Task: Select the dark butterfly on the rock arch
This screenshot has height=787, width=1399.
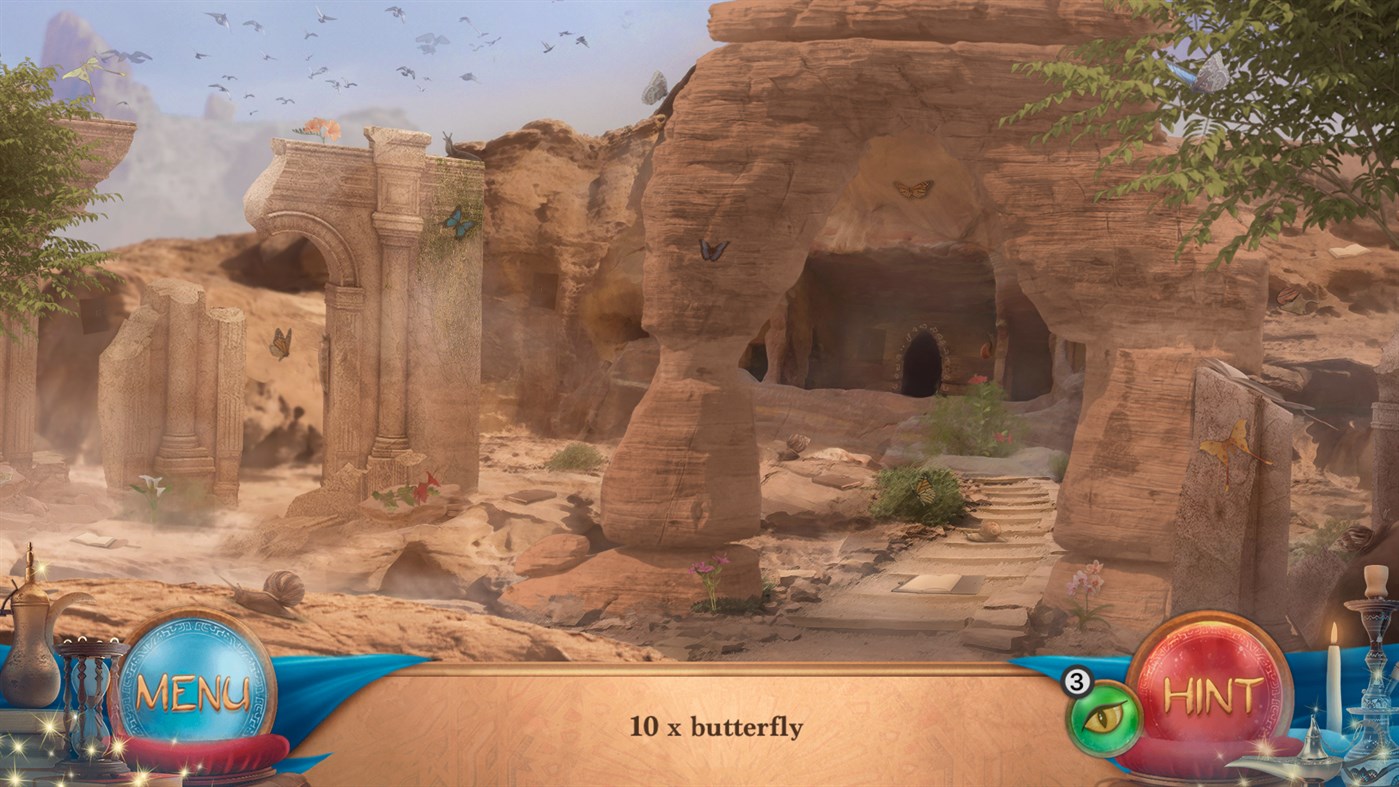Action: point(712,250)
